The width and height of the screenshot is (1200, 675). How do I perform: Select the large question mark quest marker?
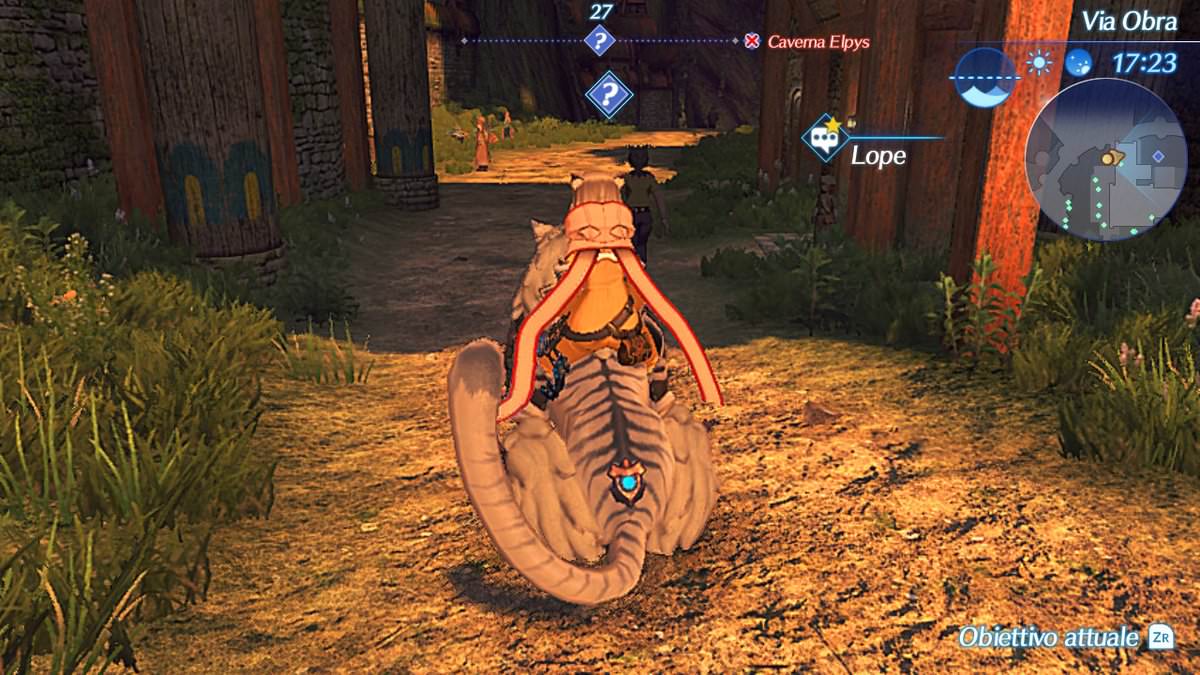[608, 95]
